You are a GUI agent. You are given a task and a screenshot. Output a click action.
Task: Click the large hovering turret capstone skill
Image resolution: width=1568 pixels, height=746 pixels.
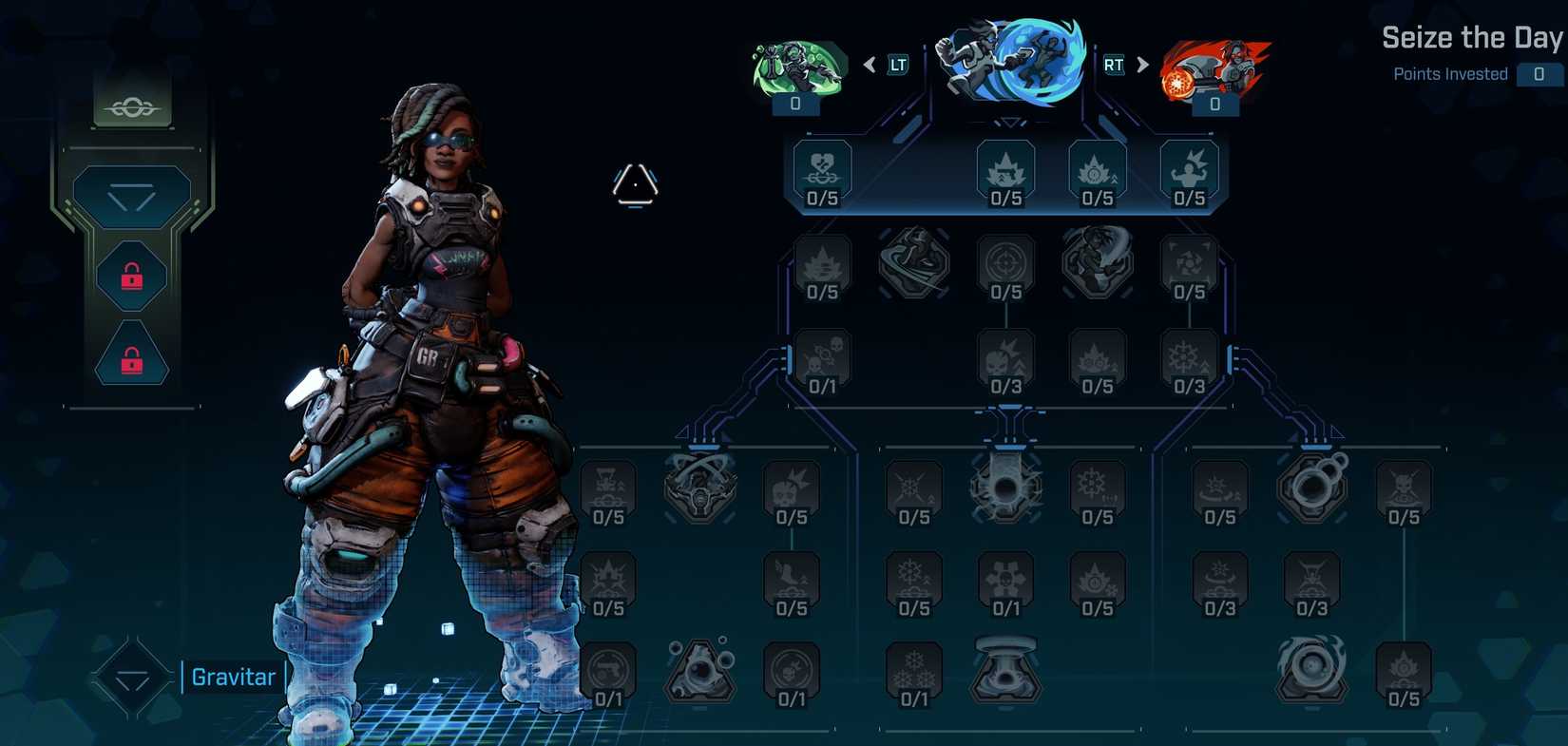tap(1005, 671)
